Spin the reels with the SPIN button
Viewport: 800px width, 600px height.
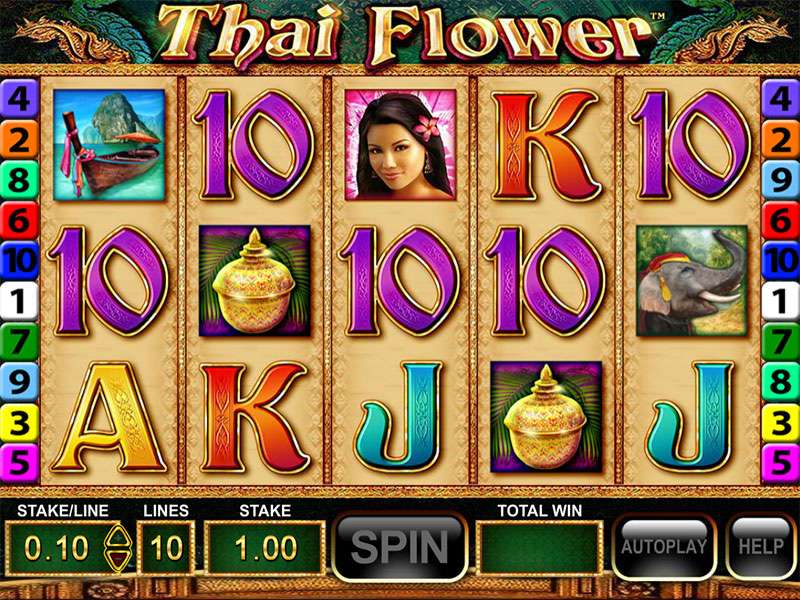[x=399, y=547]
